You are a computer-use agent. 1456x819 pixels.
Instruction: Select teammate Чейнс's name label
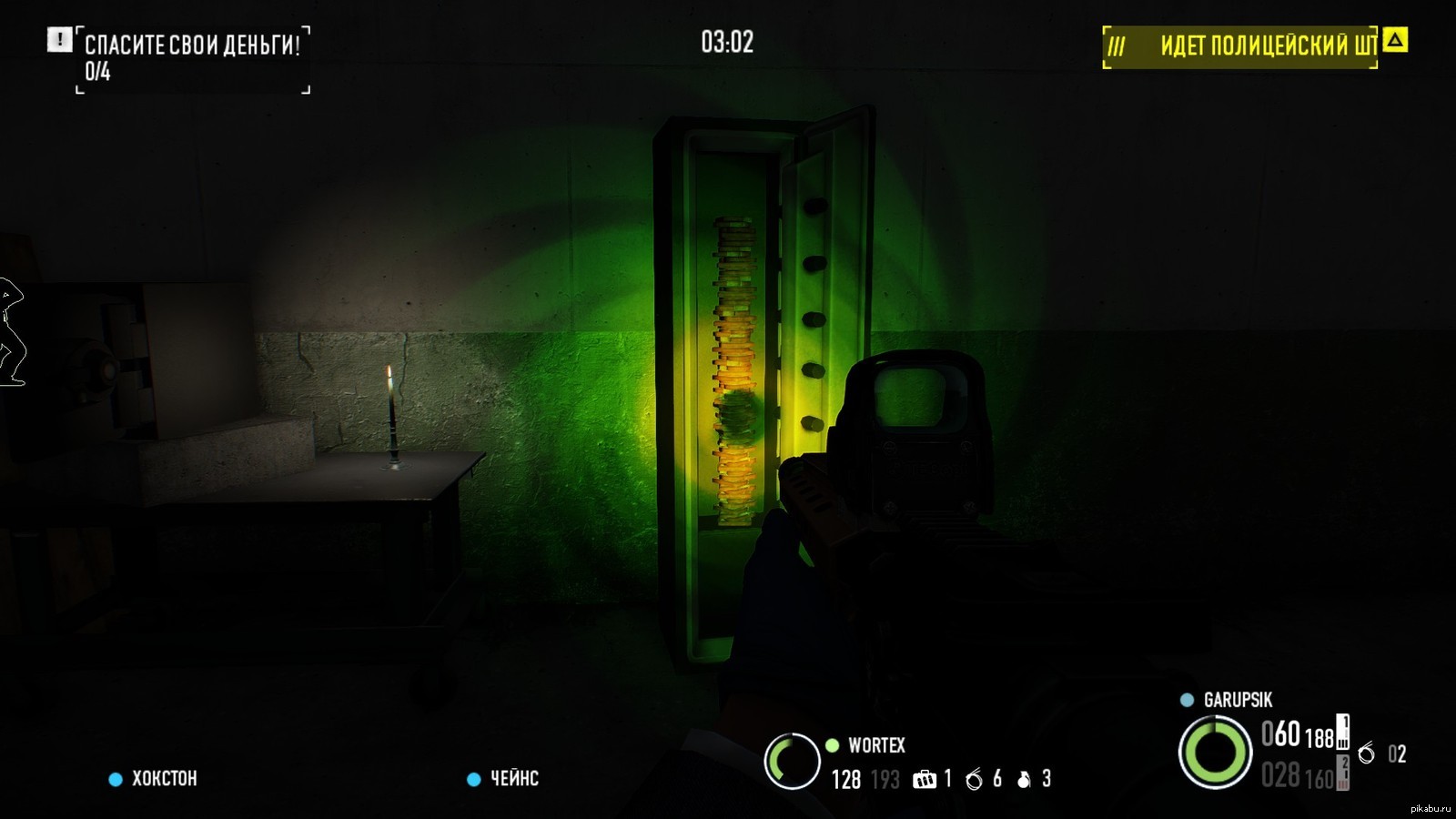coord(514,779)
